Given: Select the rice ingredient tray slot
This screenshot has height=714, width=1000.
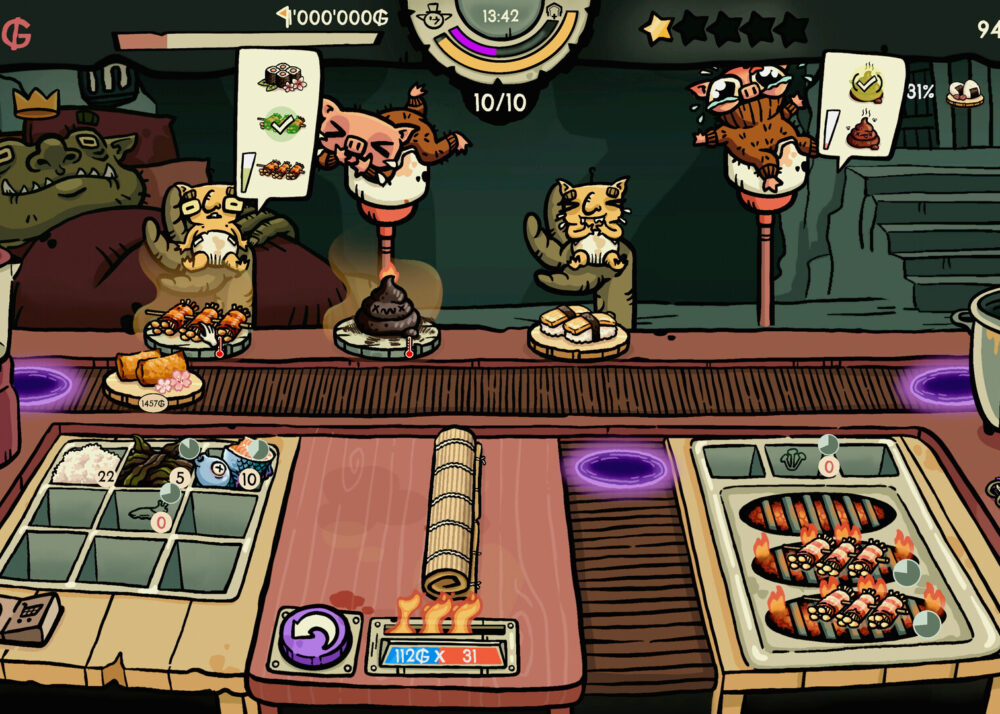Looking at the screenshot, I should click(87, 463).
